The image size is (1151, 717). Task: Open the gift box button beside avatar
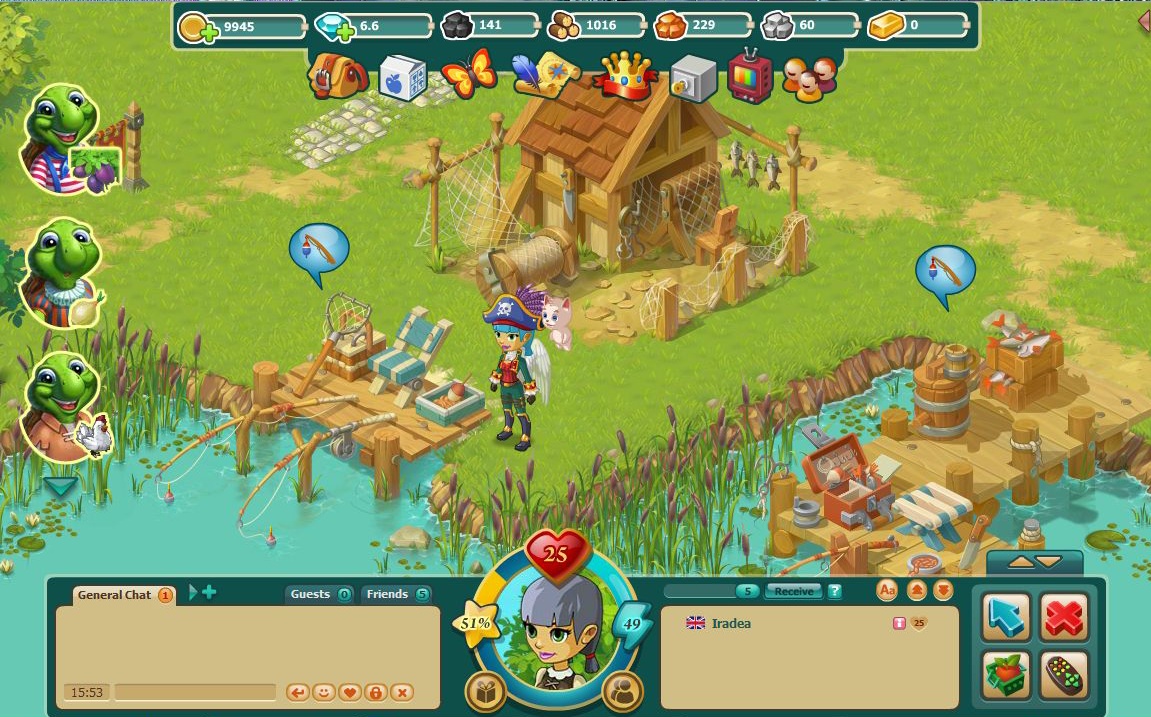(x=486, y=691)
